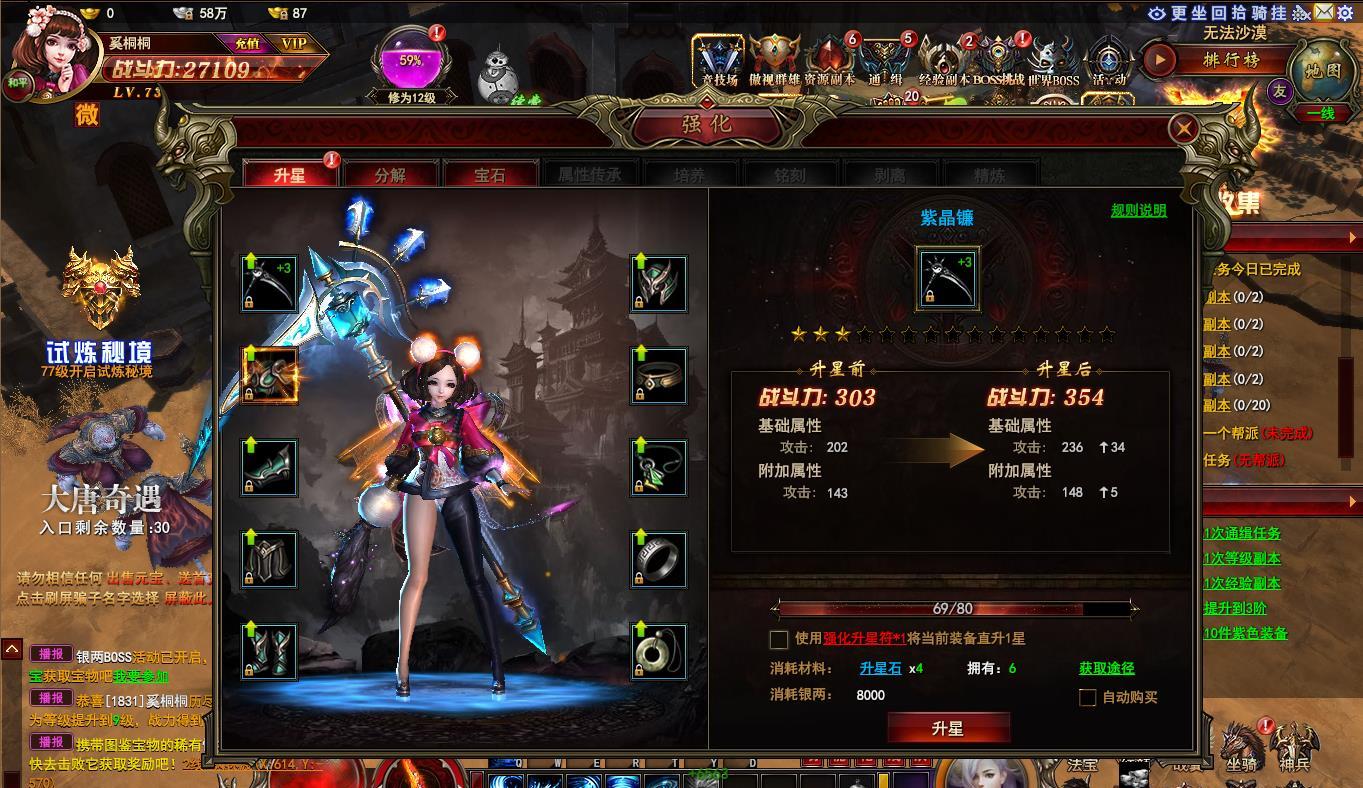The width and height of the screenshot is (1363, 788).
Task: Open the 获取途径 link
Action: pos(1106,668)
